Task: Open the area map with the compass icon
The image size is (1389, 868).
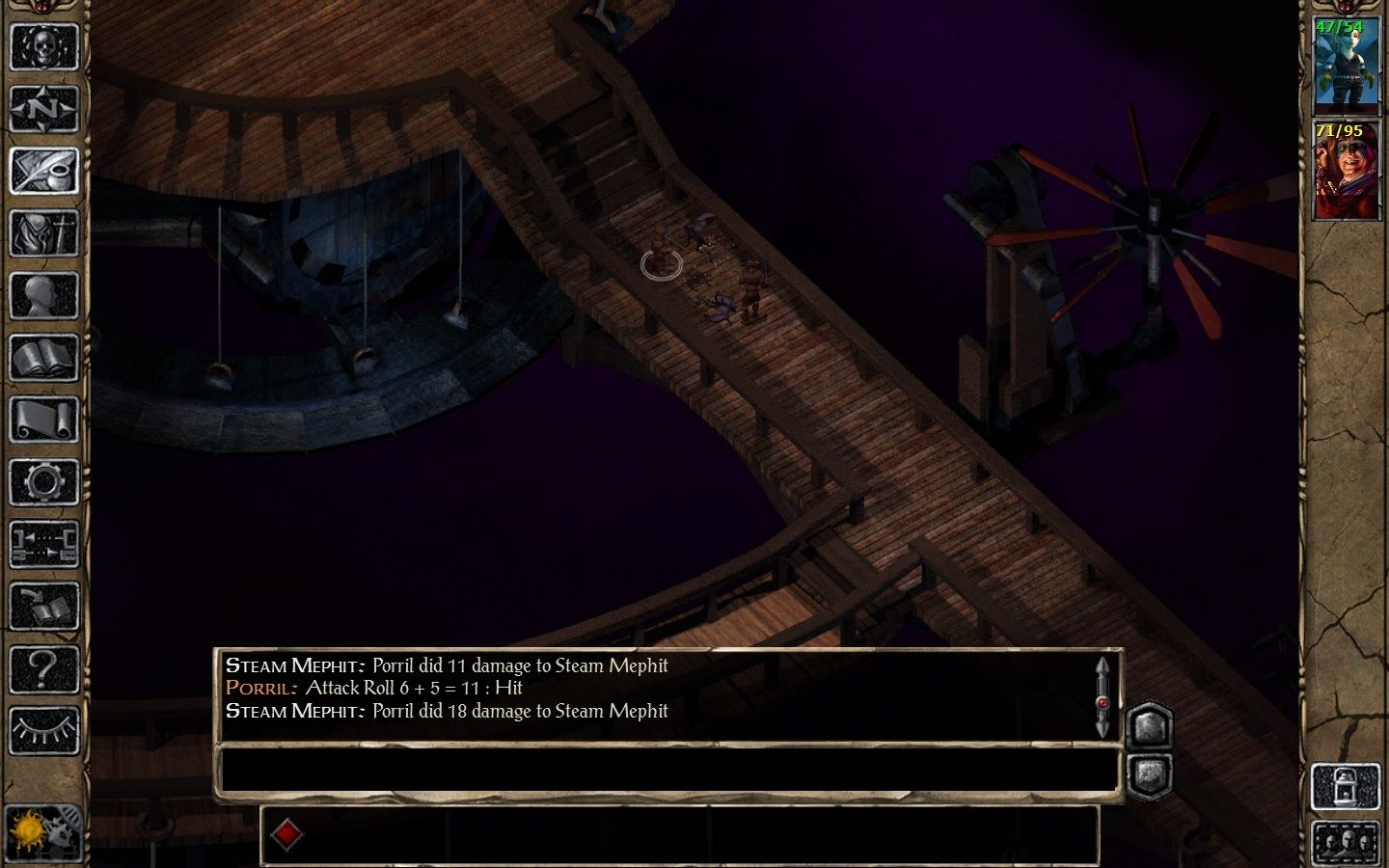Action: pyautogui.click(x=43, y=108)
